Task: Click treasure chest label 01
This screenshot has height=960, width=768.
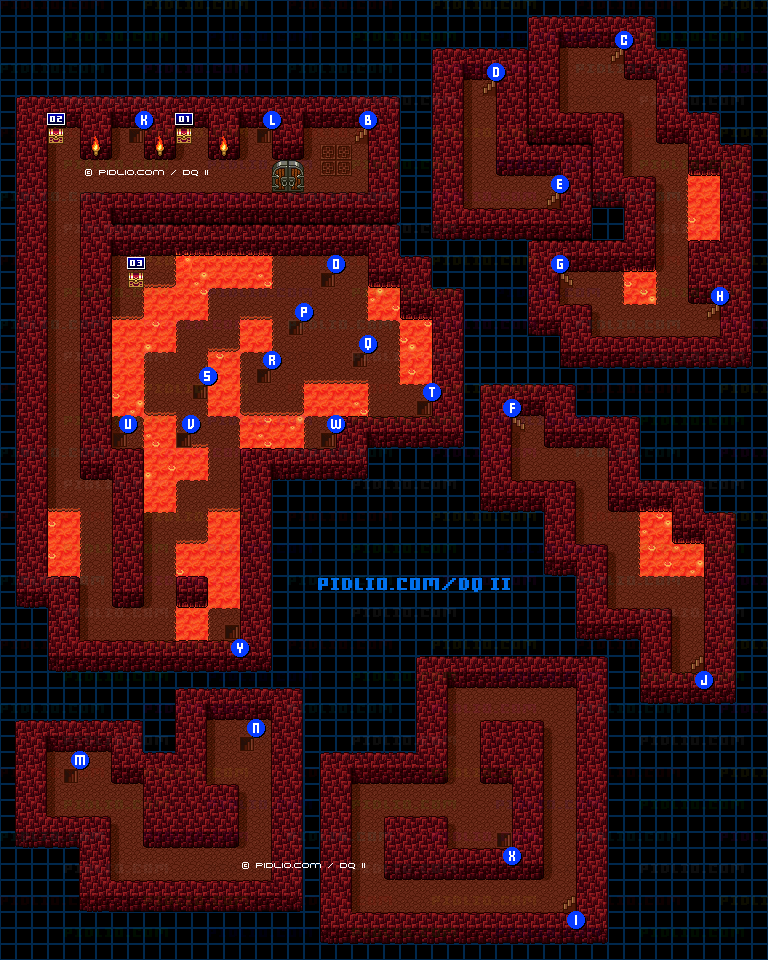Action: tap(184, 119)
